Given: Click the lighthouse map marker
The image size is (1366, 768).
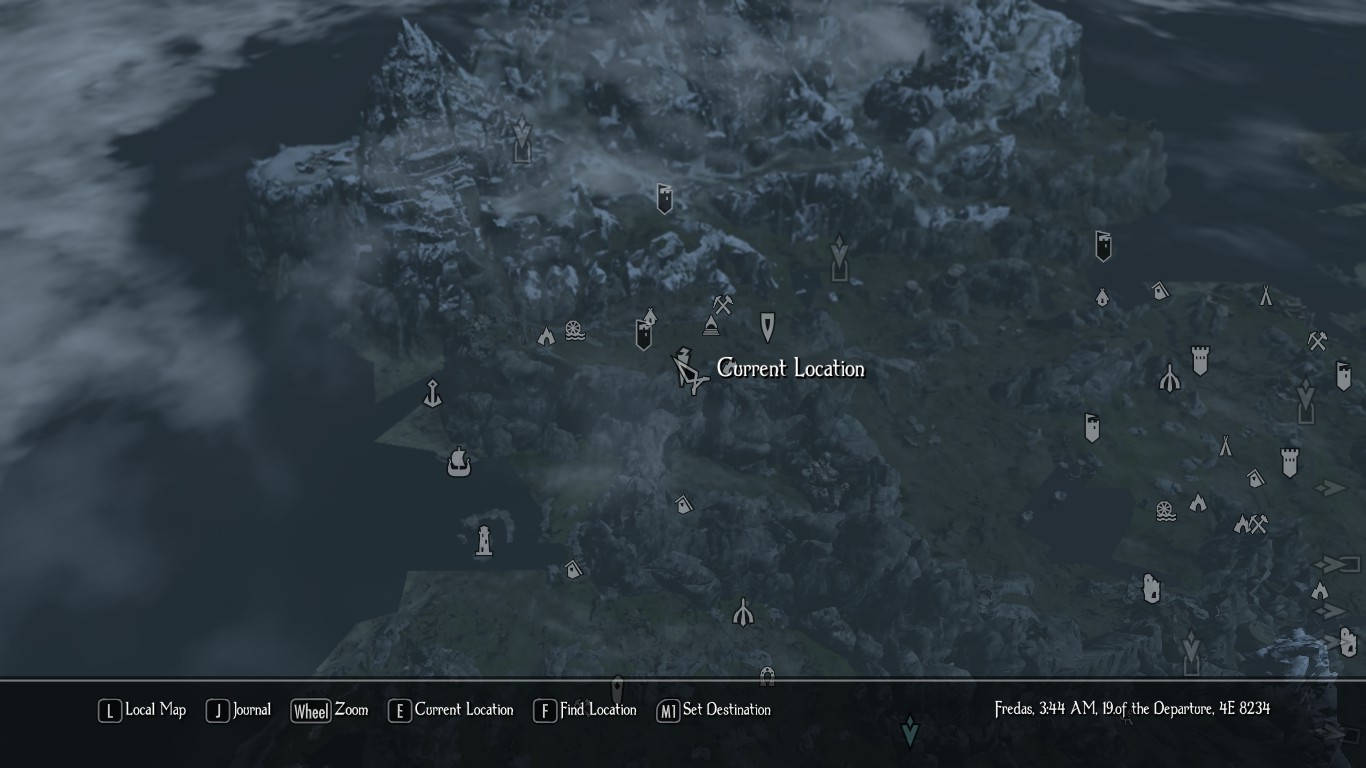Looking at the screenshot, I should (484, 541).
